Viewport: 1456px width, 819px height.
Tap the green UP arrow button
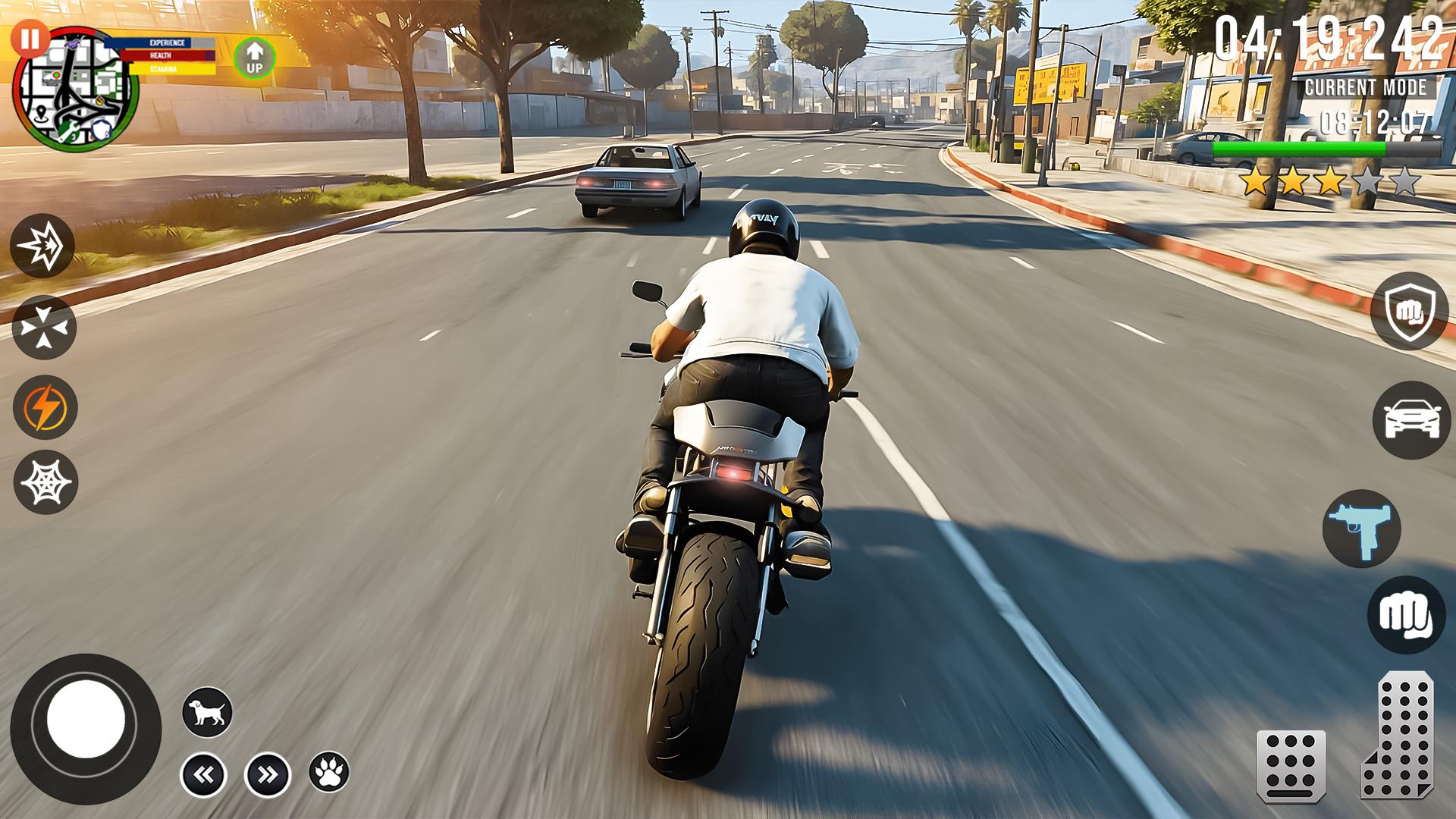[x=254, y=58]
